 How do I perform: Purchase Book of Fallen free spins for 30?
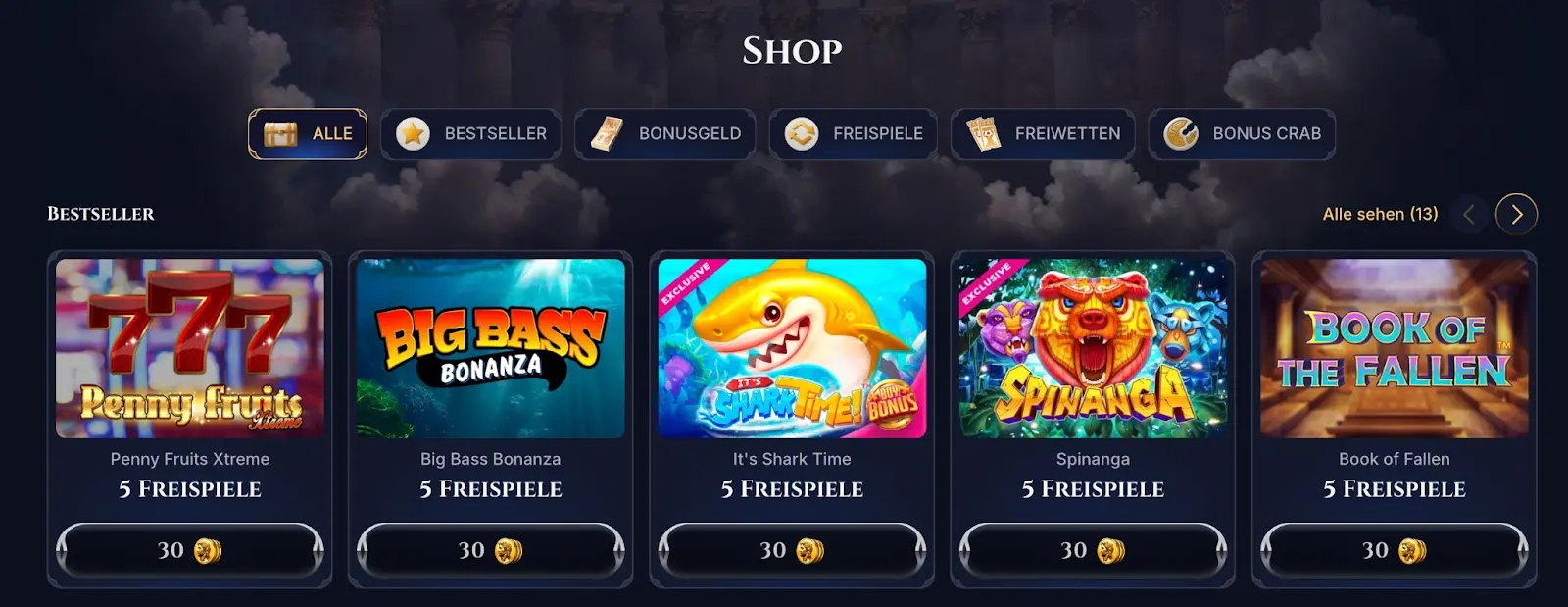coord(1395,550)
